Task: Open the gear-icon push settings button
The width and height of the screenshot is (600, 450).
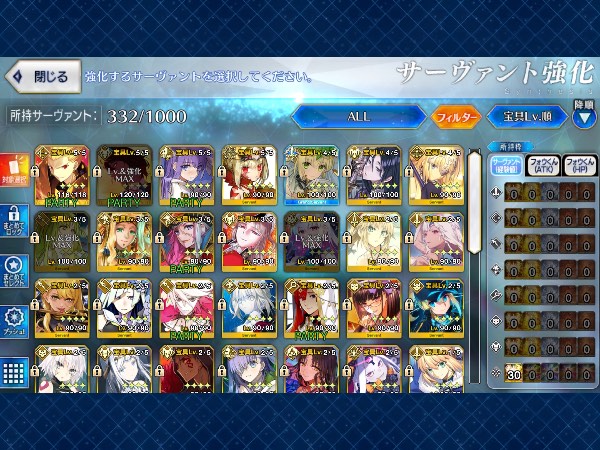Action: (x=13, y=324)
